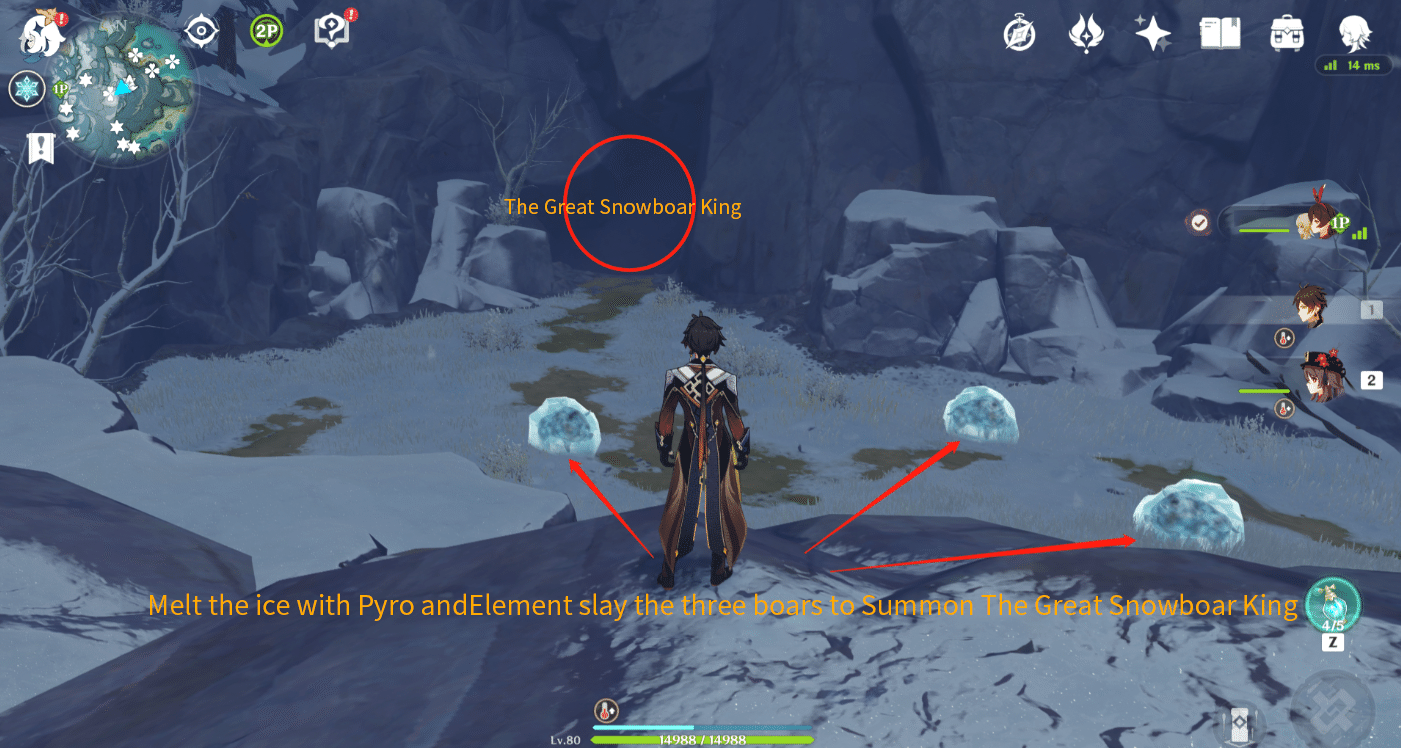Click the checkmark badge near the party list
The height and width of the screenshot is (748, 1401).
(x=1199, y=222)
